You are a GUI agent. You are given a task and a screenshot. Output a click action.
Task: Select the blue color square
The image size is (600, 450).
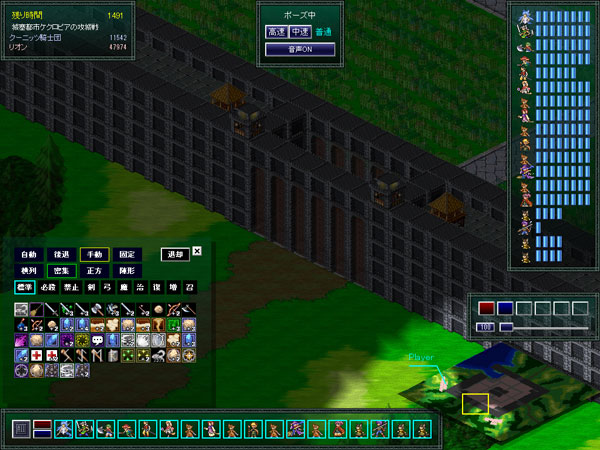click(505, 308)
